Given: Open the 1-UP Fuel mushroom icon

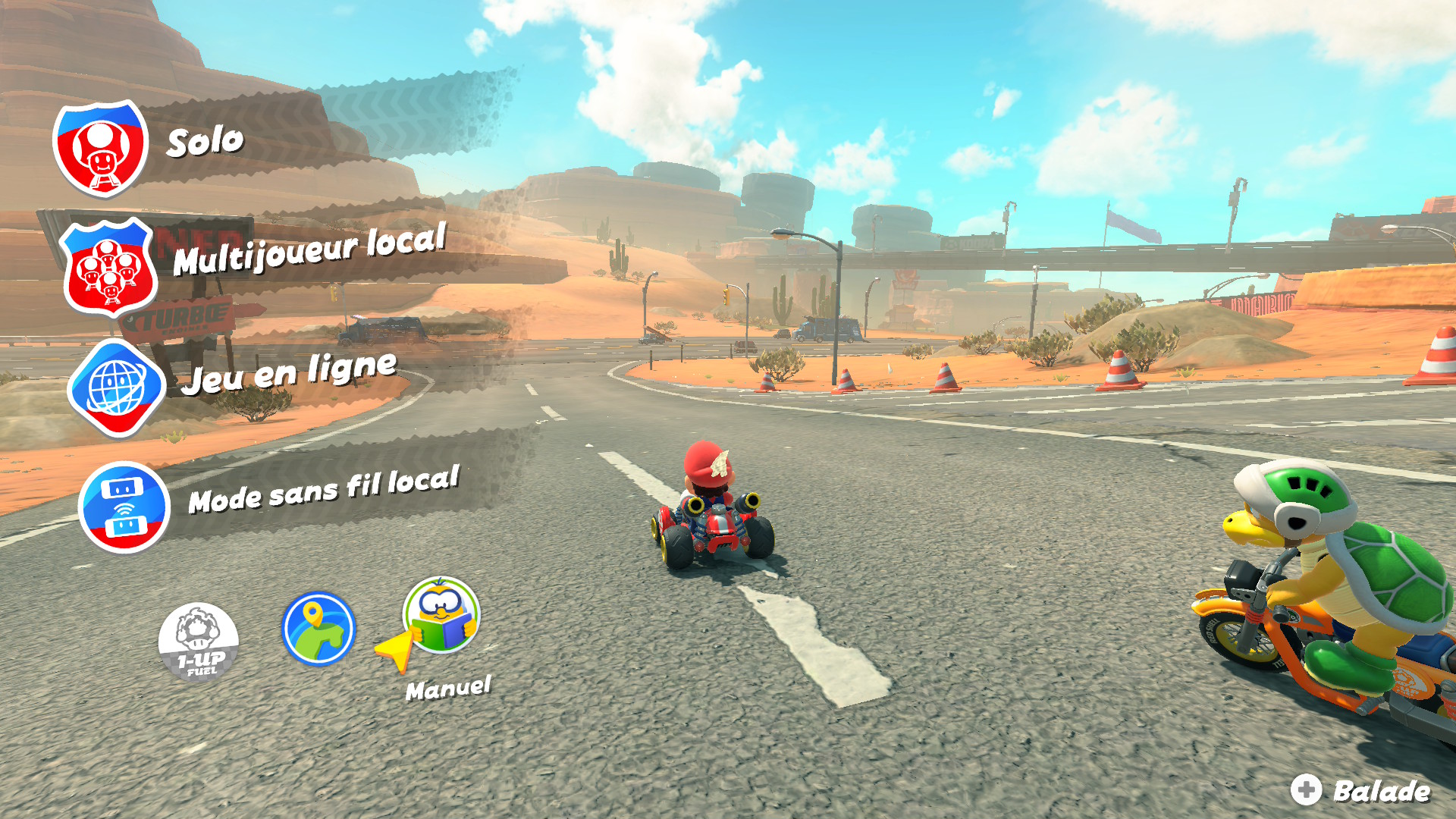Looking at the screenshot, I should point(199,641).
